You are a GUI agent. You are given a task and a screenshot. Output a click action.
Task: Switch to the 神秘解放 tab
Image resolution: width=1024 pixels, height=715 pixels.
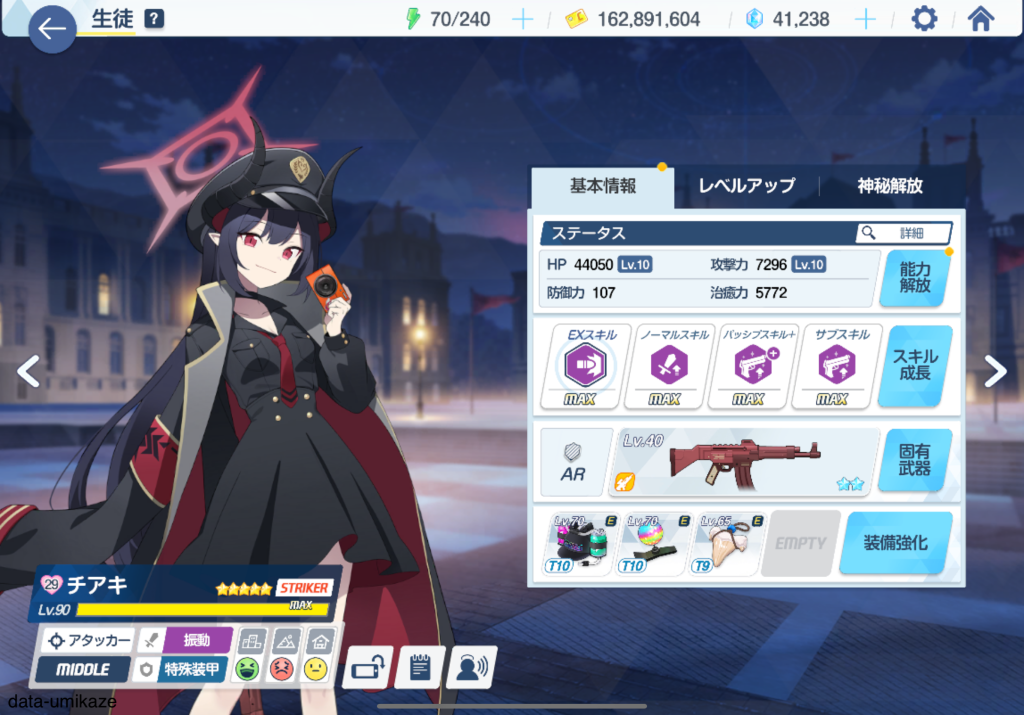click(x=889, y=186)
